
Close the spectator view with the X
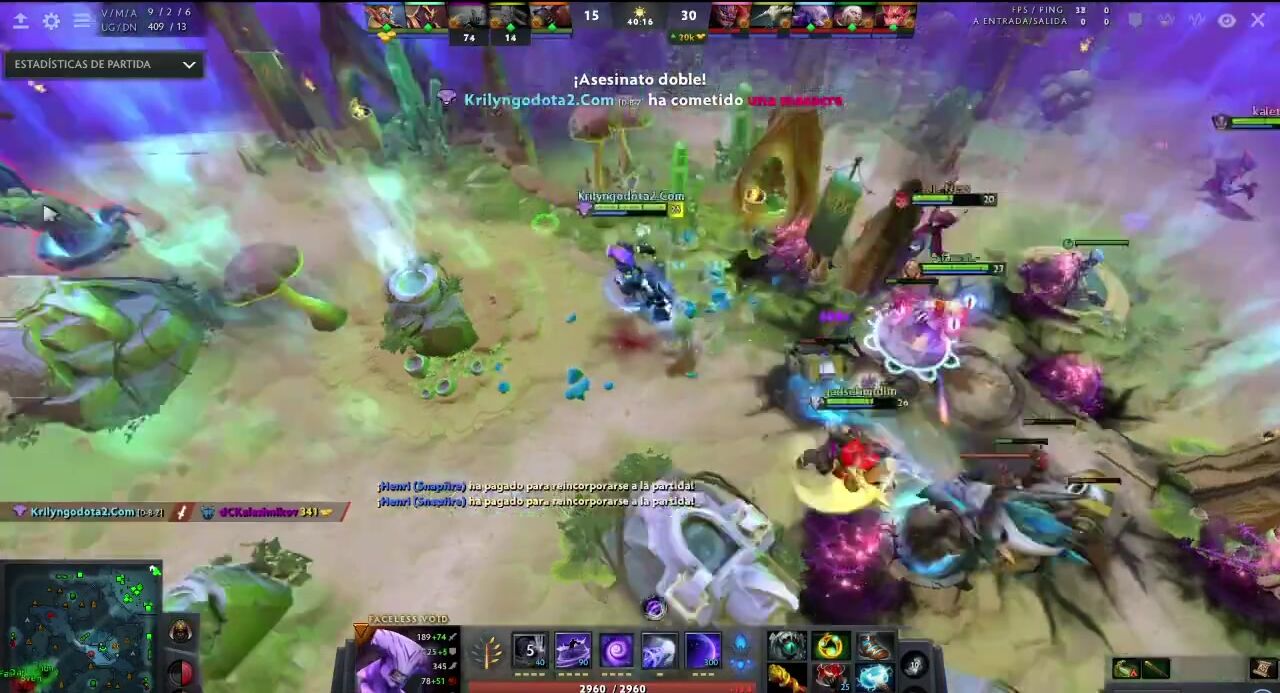1258,20
